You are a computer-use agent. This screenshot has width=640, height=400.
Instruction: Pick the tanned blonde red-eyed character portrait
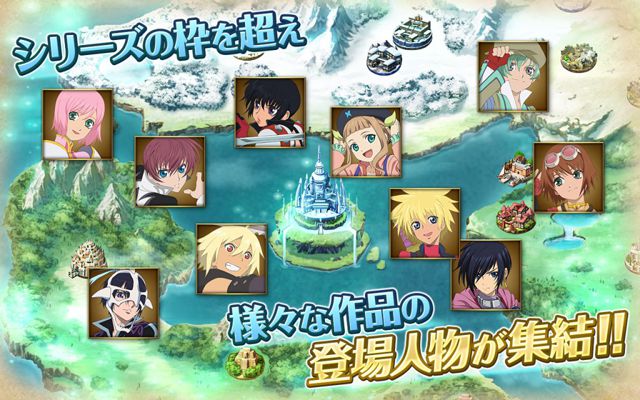(x=231, y=258)
